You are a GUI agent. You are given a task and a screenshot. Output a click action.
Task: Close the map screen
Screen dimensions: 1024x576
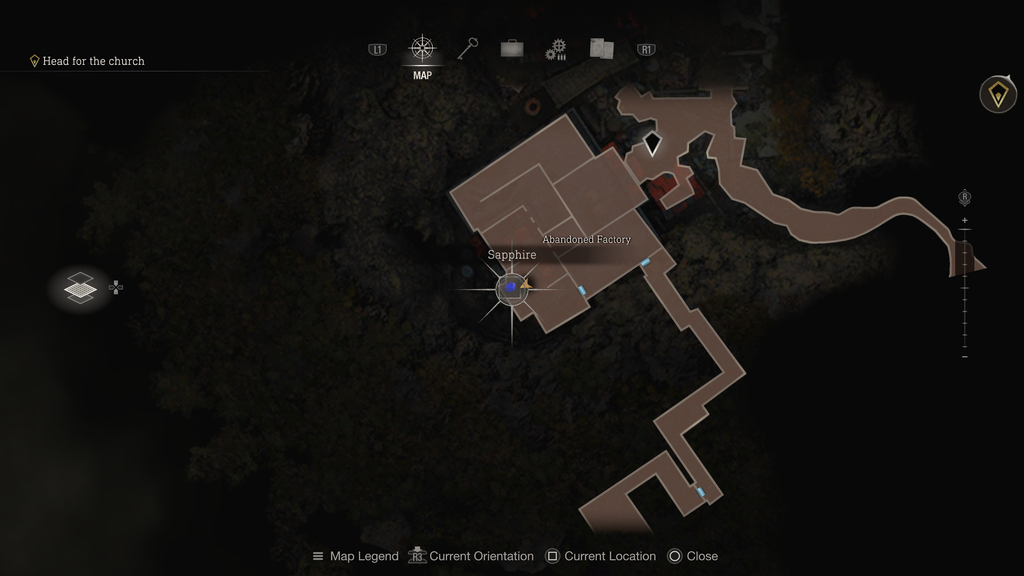692,556
